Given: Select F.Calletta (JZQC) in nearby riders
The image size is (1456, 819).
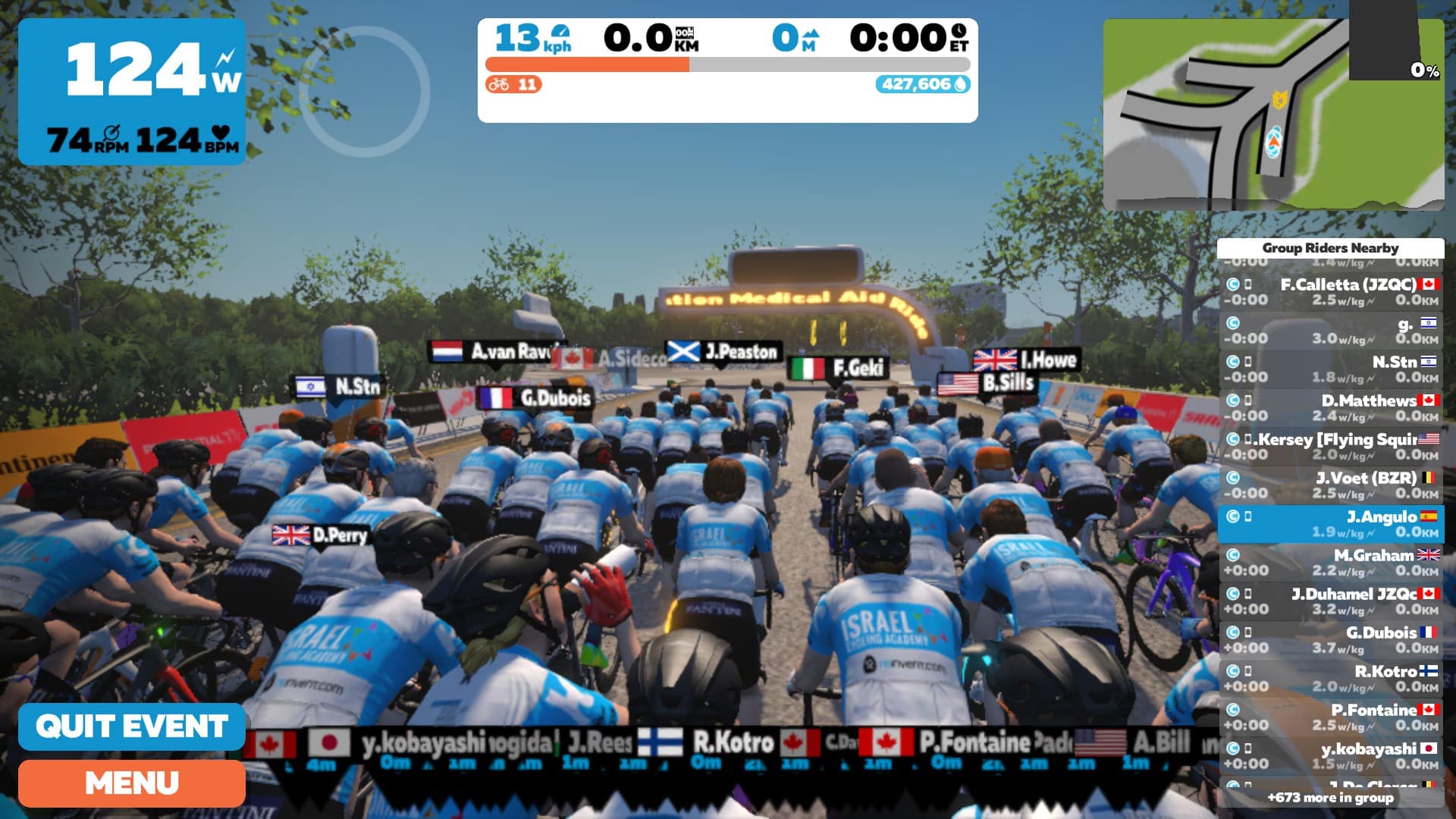Looking at the screenshot, I should click(1331, 292).
